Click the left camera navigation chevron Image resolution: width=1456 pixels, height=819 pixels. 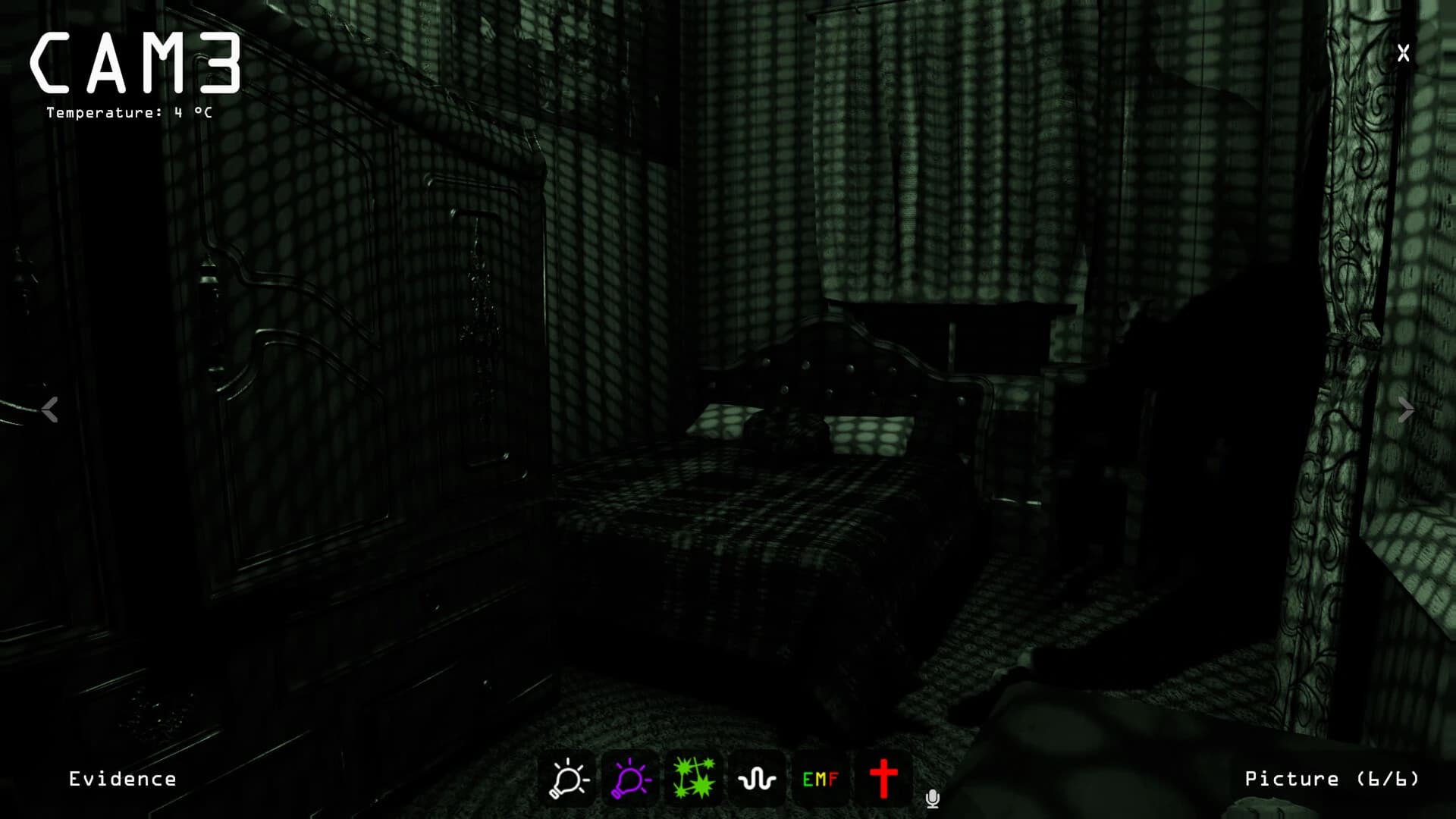click(50, 411)
